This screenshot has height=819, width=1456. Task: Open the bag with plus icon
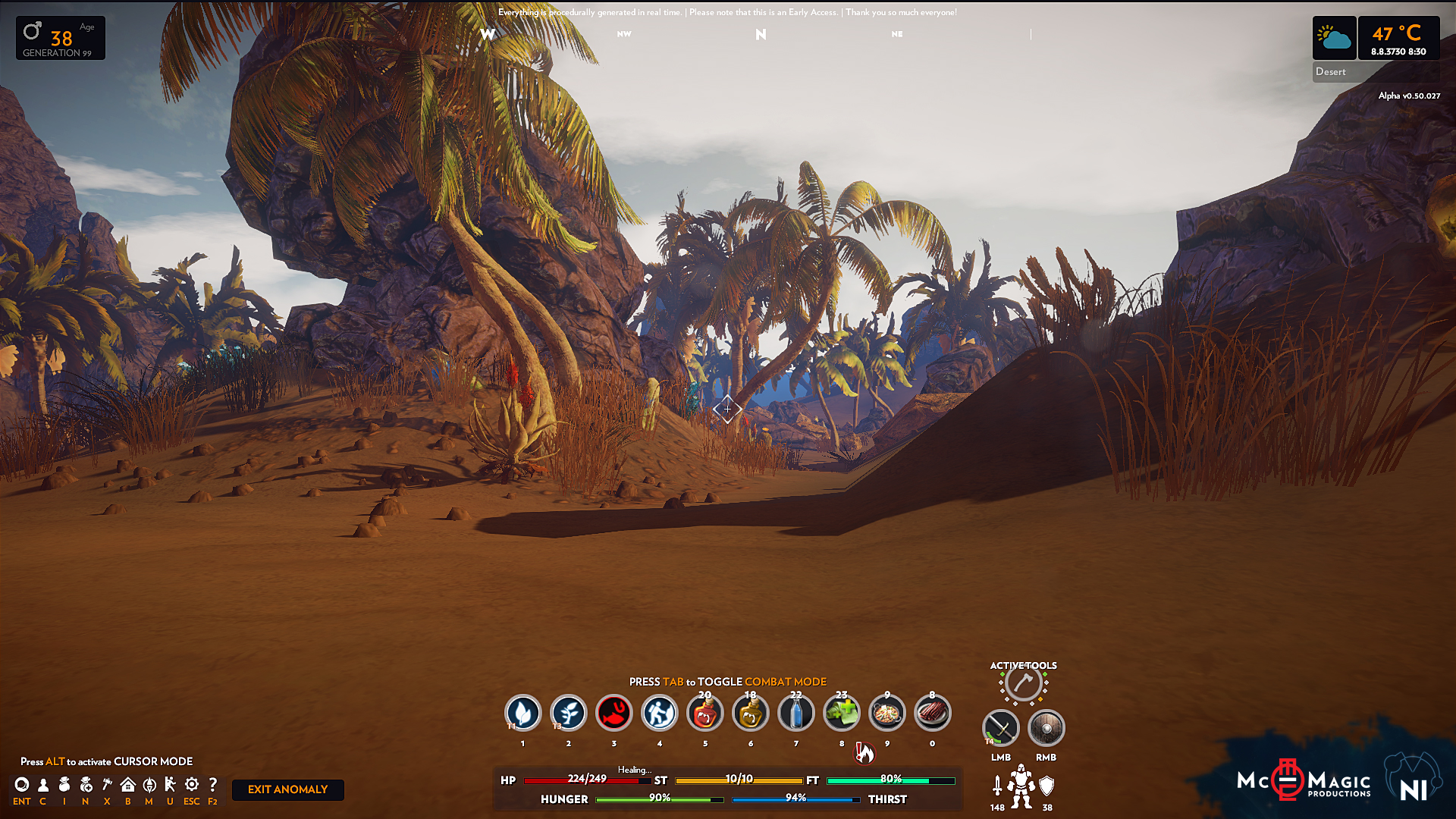click(x=86, y=785)
